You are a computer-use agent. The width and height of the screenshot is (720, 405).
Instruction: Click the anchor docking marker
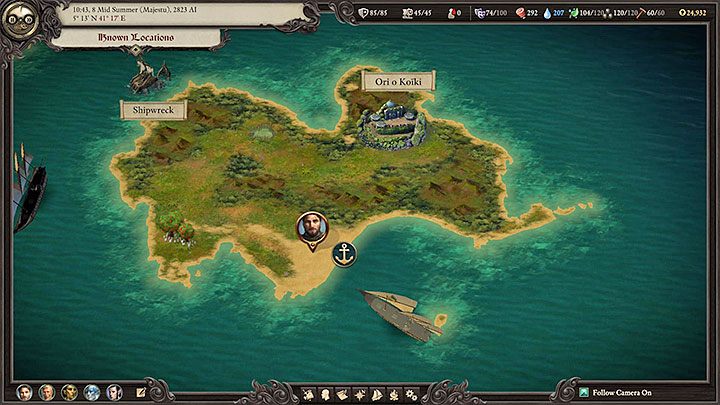(x=344, y=254)
